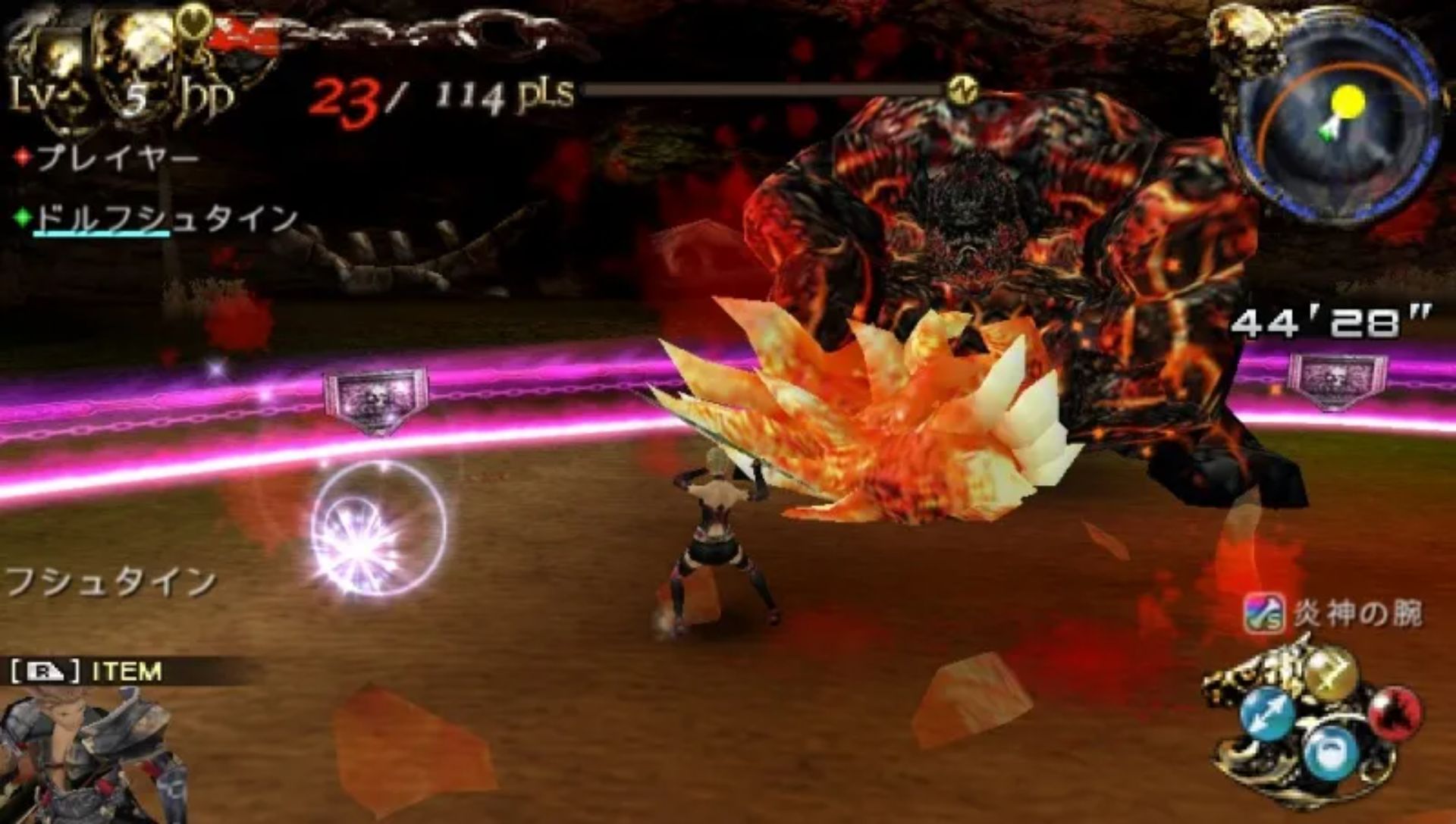
Task: Activate the red silhouette action orb
Action: coord(1394,712)
